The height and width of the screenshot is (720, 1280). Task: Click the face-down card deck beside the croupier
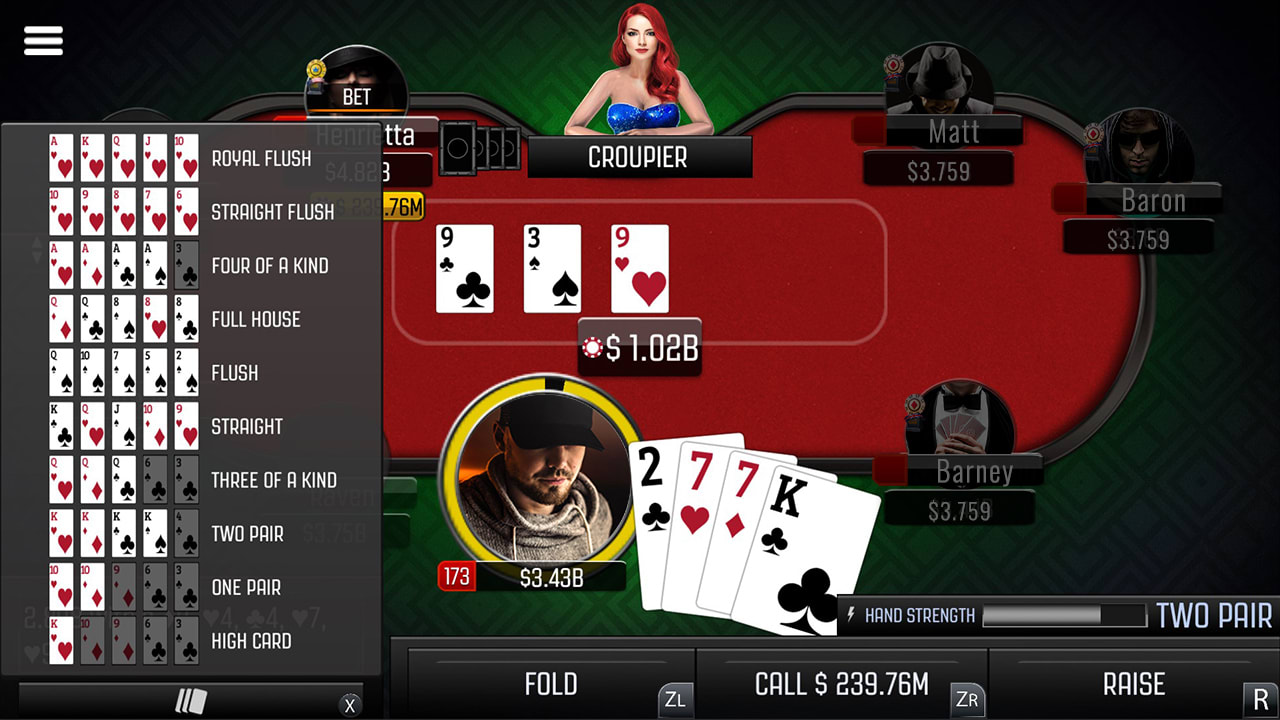[480, 148]
